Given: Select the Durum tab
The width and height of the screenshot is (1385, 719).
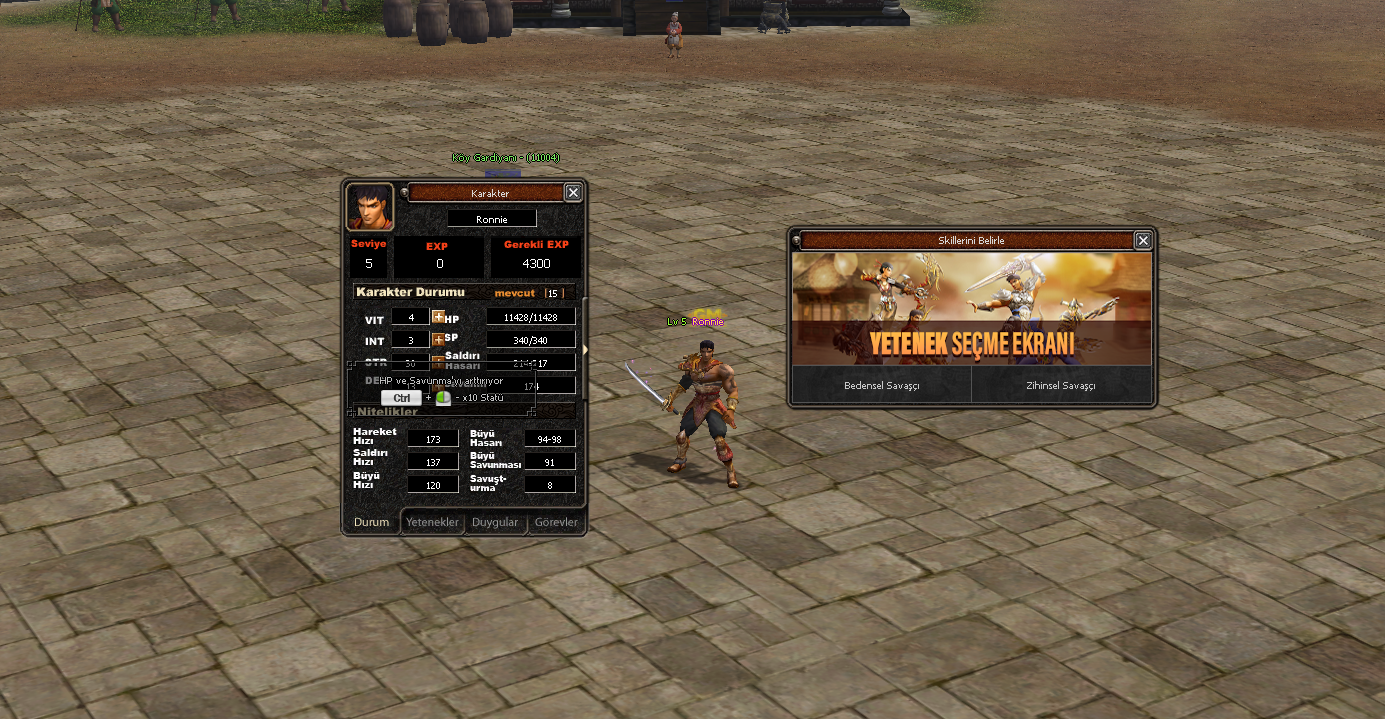Looking at the screenshot, I should (371, 522).
